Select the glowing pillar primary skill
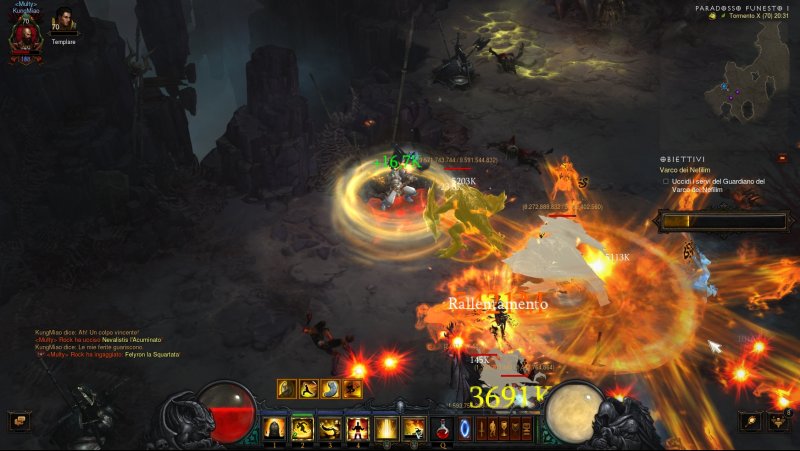 (x=386, y=429)
